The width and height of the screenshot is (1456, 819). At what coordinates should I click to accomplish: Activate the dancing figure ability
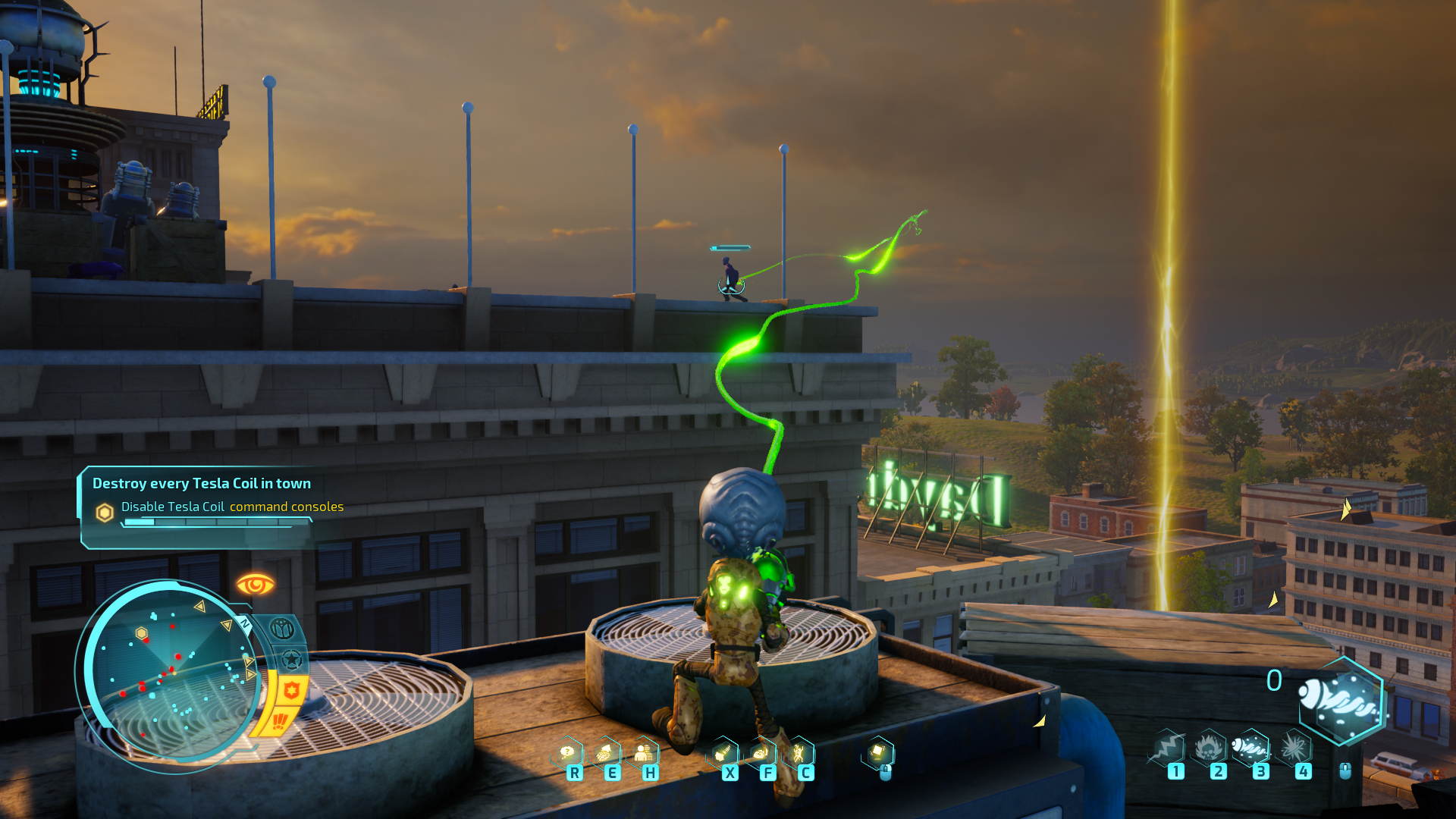(799, 753)
